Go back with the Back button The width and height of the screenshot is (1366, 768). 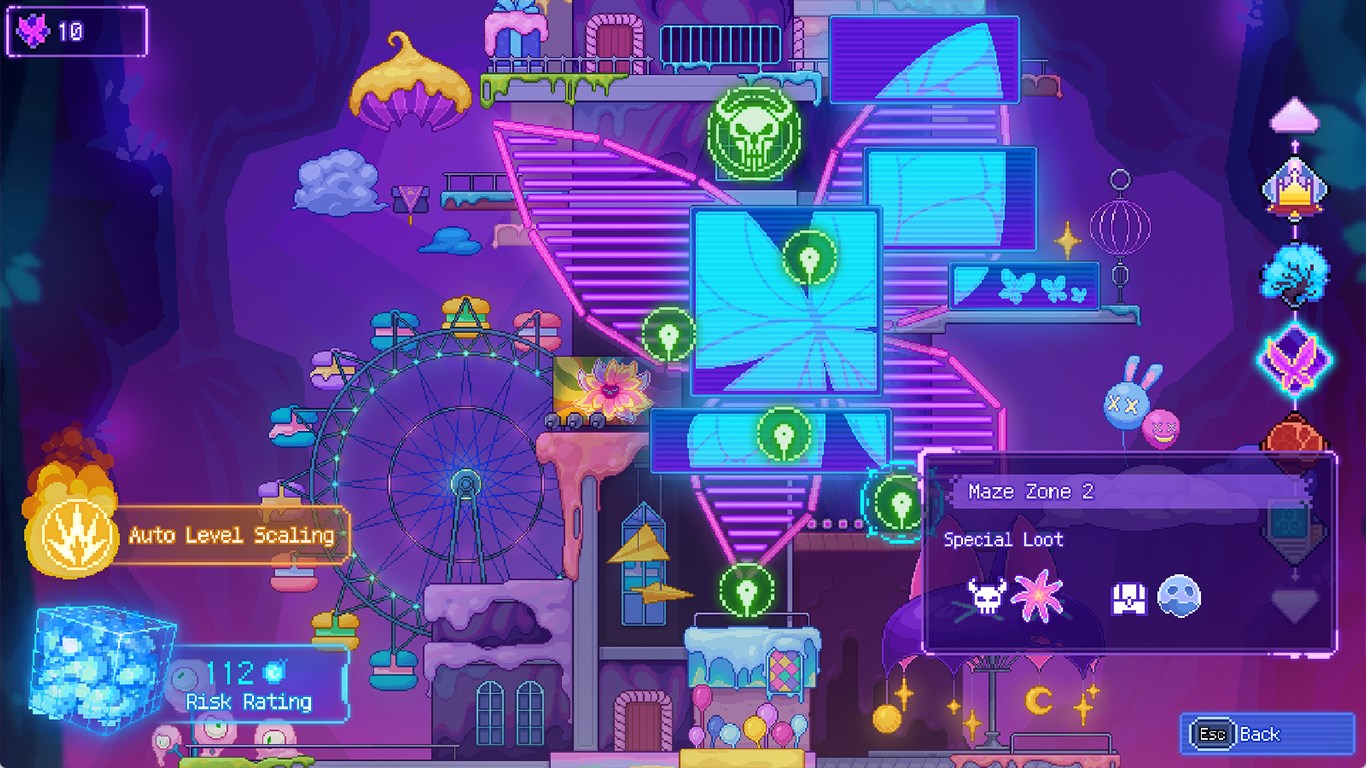point(1252,734)
